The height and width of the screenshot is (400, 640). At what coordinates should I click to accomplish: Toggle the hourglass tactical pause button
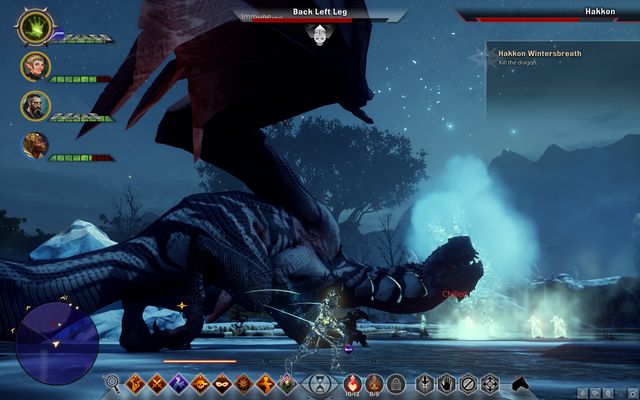point(319,382)
